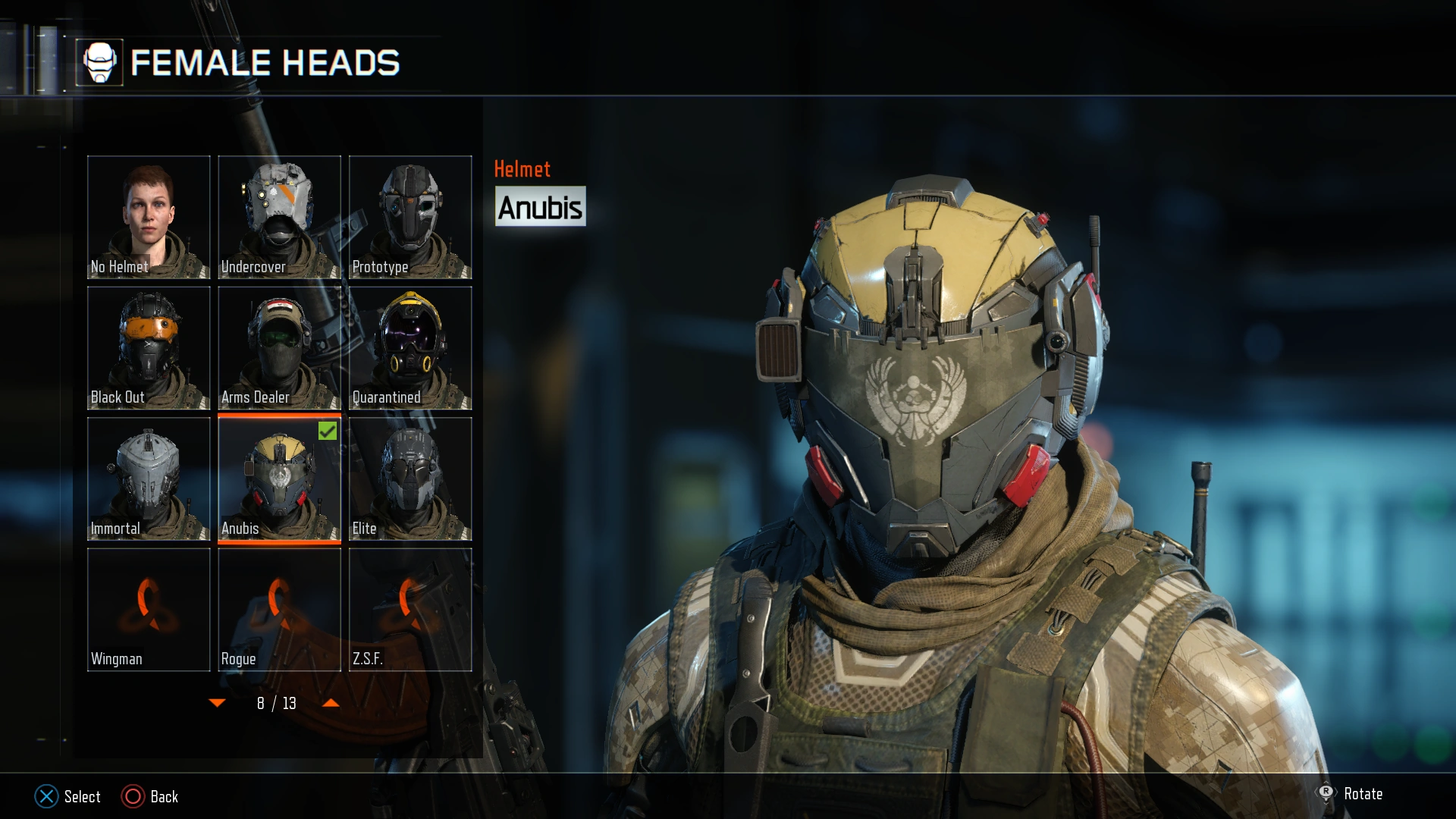Pick the Prototype helmet tile

pyautogui.click(x=410, y=217)
